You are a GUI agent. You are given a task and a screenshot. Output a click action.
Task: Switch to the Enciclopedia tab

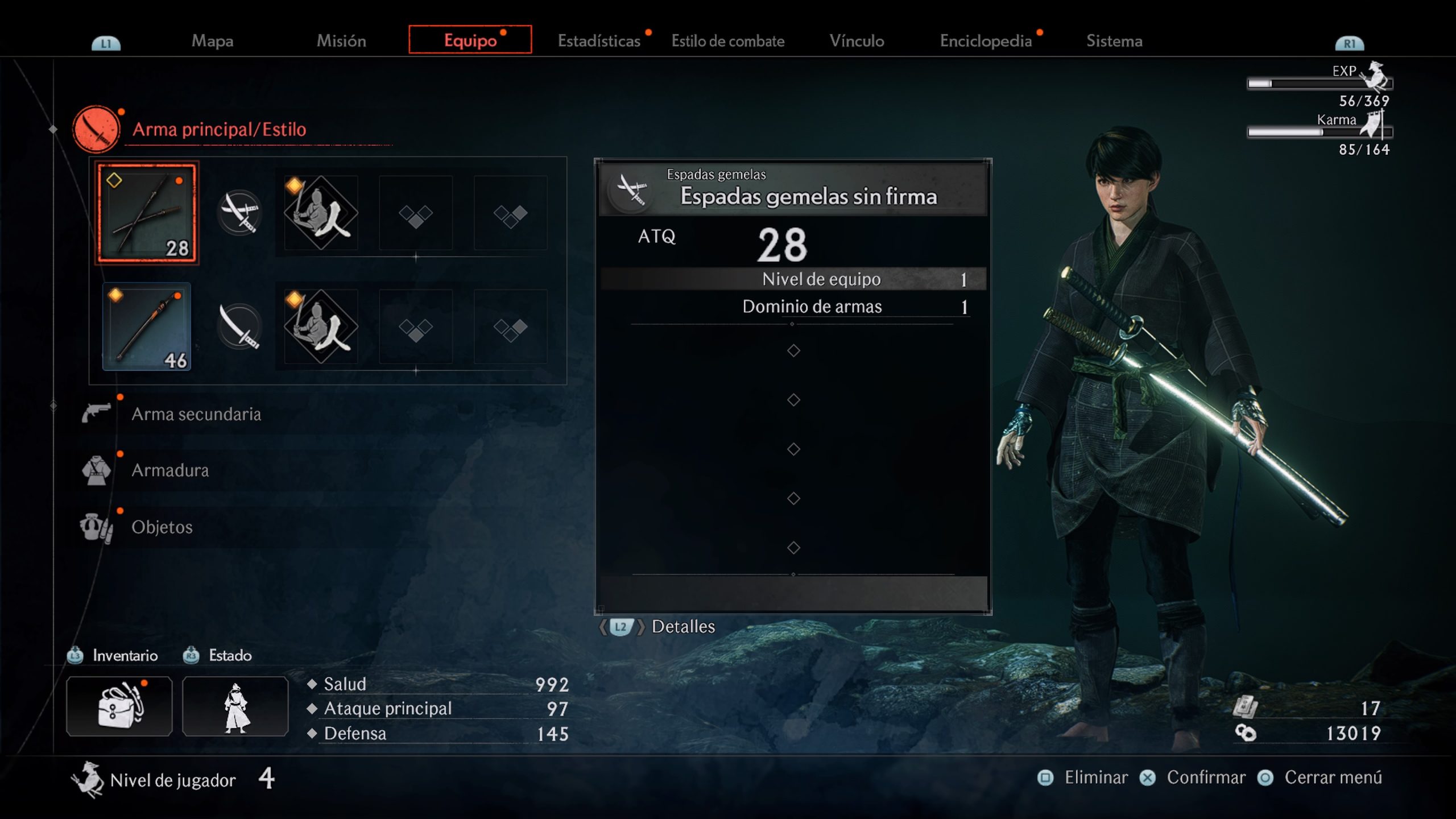coord(986,41)
